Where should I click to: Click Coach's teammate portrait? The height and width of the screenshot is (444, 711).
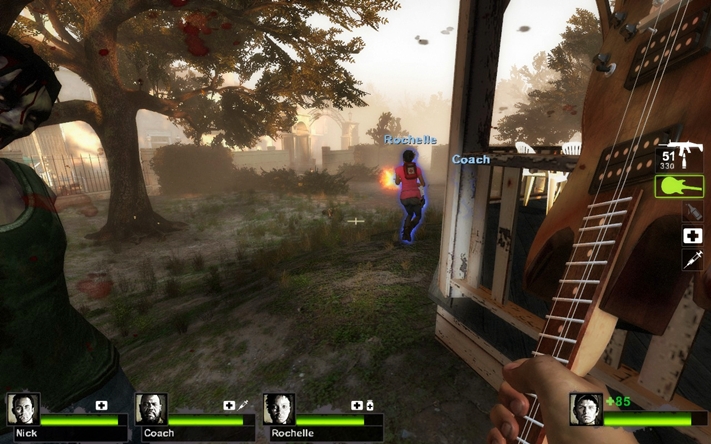[x=151, y=409]
